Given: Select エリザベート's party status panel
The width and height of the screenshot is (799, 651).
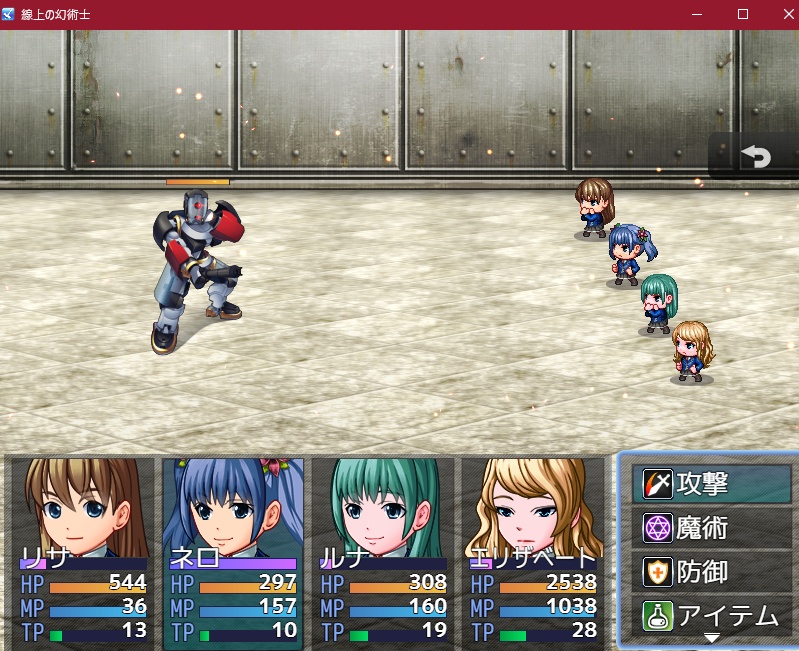Looking at the screenshot, I should click(x=534, y=551).
